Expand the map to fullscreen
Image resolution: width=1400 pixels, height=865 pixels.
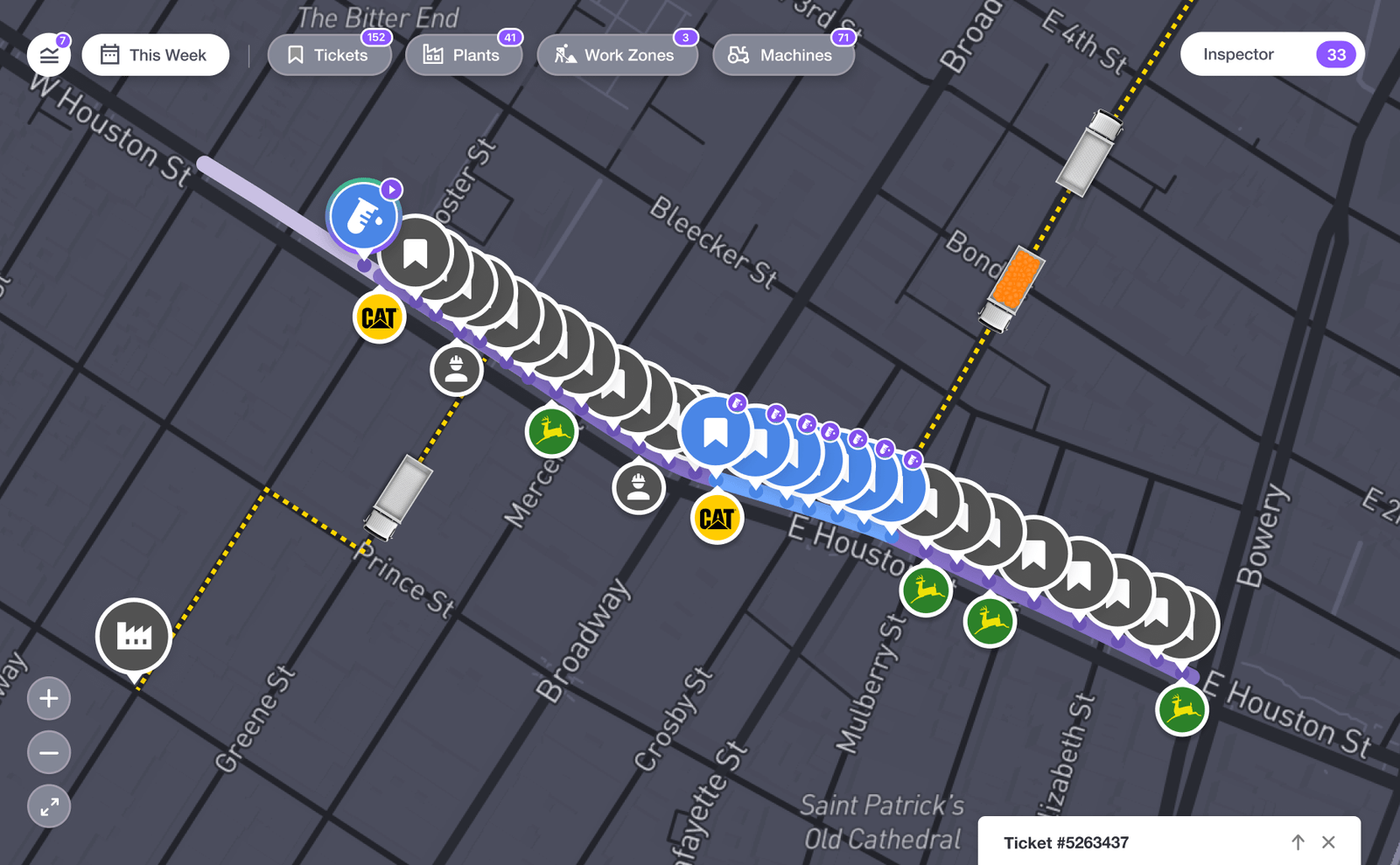[x=49, y=806]
